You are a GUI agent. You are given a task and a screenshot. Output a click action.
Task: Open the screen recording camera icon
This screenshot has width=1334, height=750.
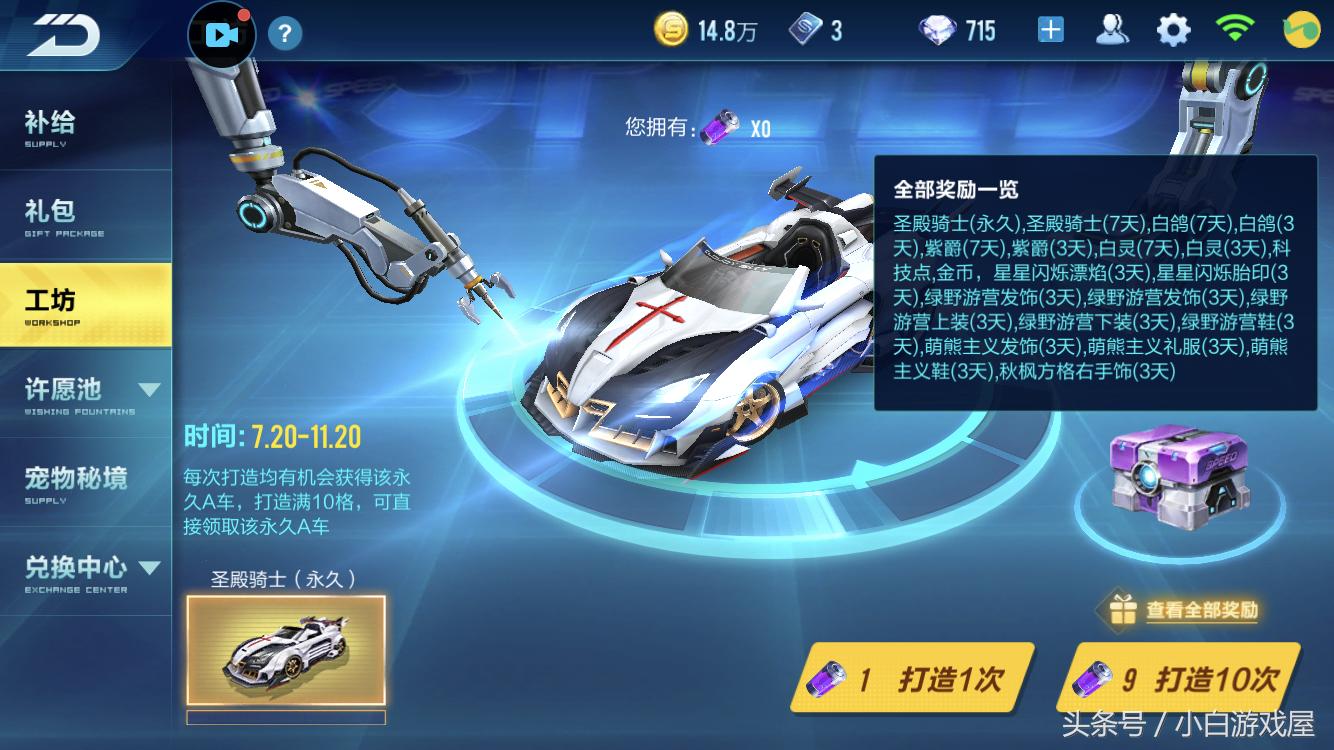[x=220, y=32]
